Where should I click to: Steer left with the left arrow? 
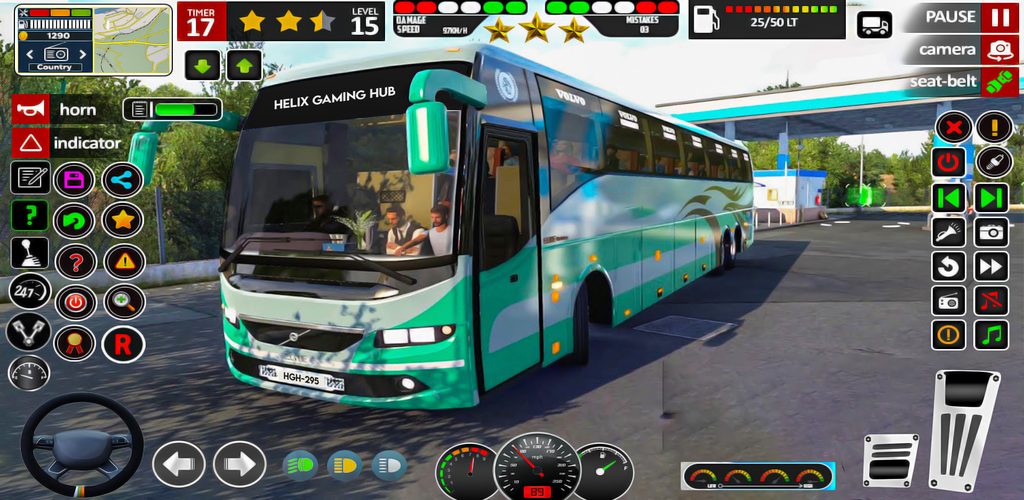tap(178, 464)
